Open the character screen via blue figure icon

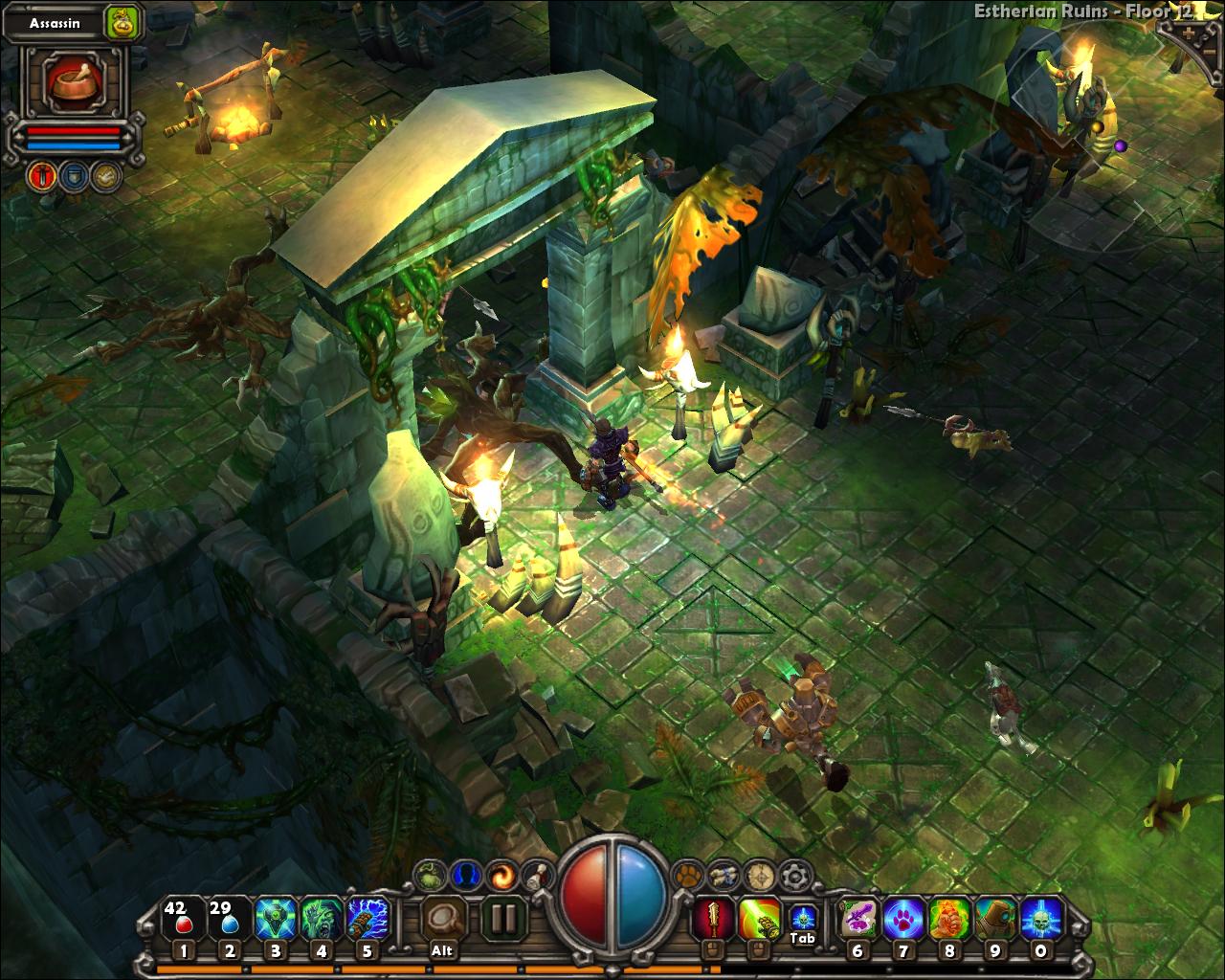[466, 876]
